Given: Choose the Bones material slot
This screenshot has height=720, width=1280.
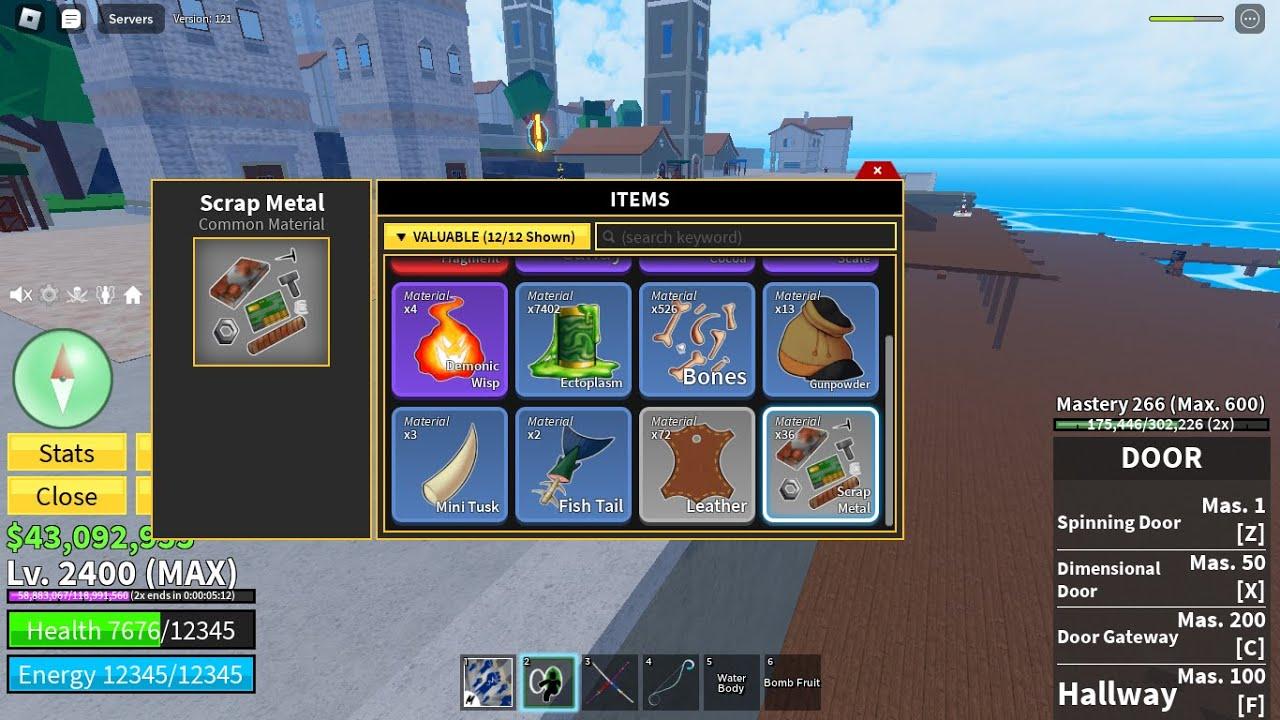Looking at the screenshot, I should pyautogui.click(x=698, y=340).
